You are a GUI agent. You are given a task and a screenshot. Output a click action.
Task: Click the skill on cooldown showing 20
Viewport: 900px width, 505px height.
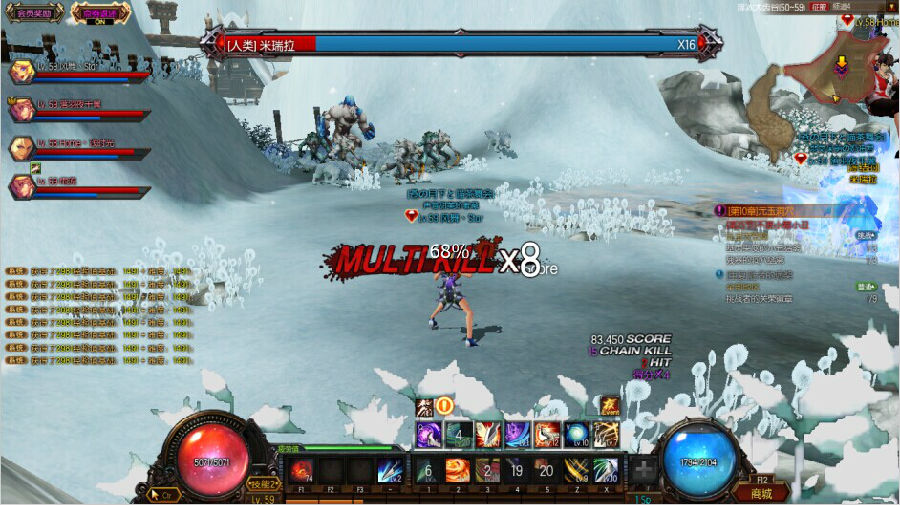(546, 471)
